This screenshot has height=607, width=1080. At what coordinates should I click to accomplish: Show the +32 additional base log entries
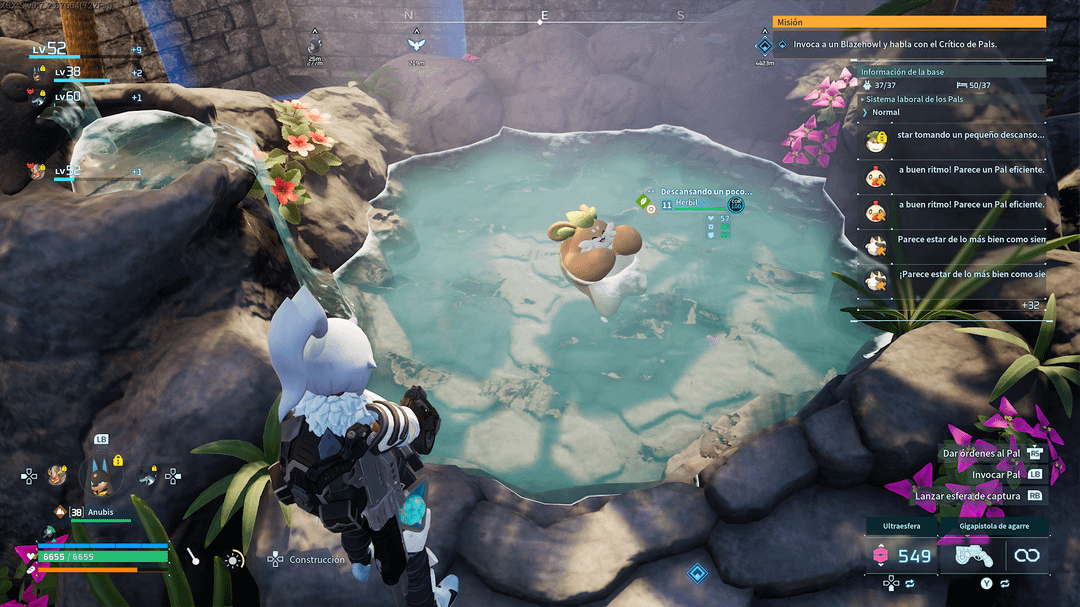[x=1029, y=305]
